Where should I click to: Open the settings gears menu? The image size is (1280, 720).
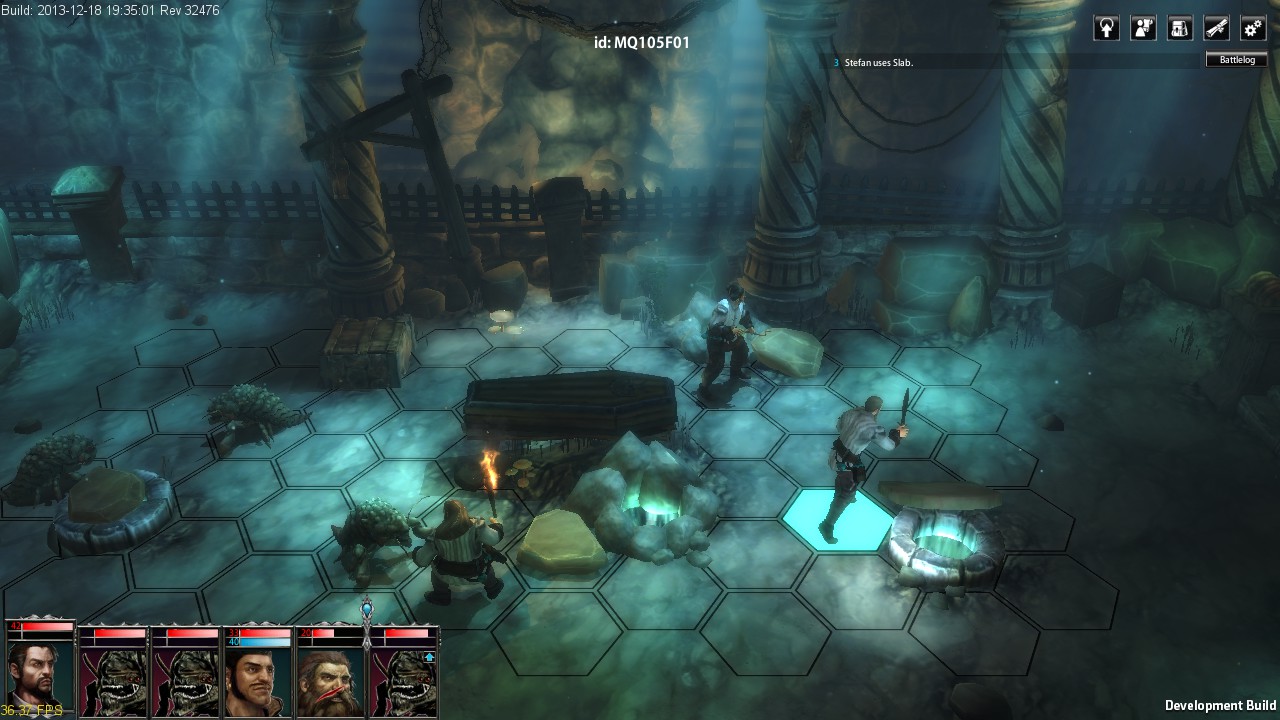[x=1253, y=28]
